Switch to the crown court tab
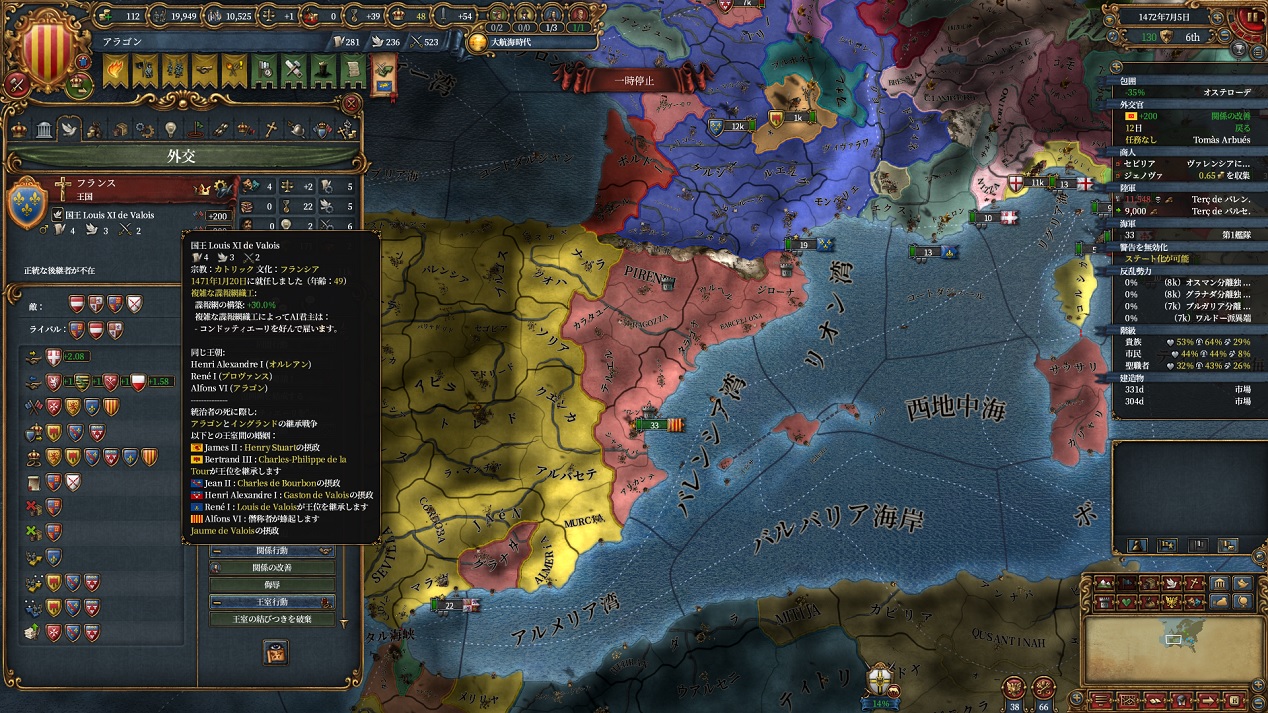The height and width of the screenshot is (713, 1268). pos(19,130)
